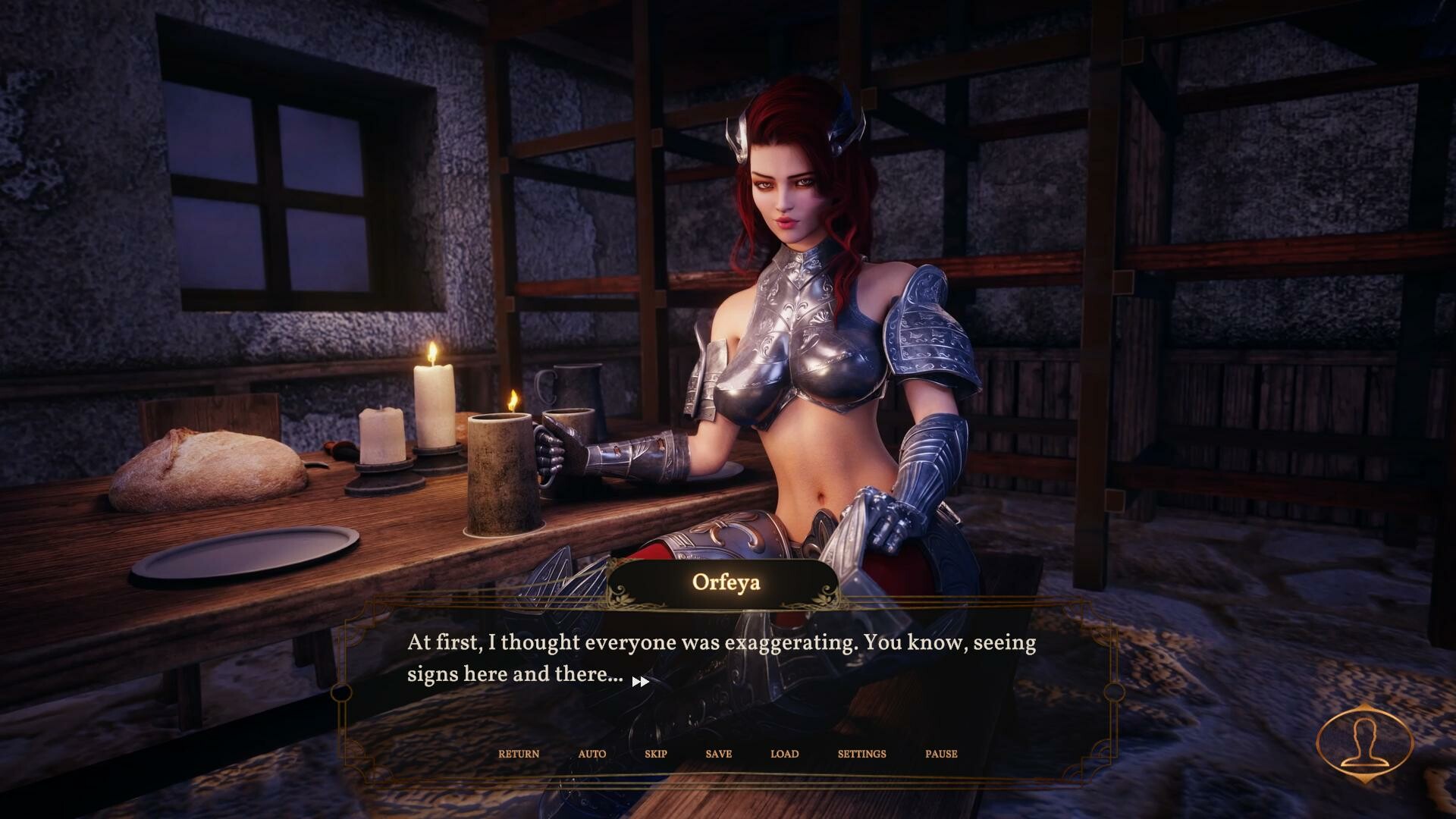Click the empty wooden plate

pyautogui.click(x=246, y=554)
